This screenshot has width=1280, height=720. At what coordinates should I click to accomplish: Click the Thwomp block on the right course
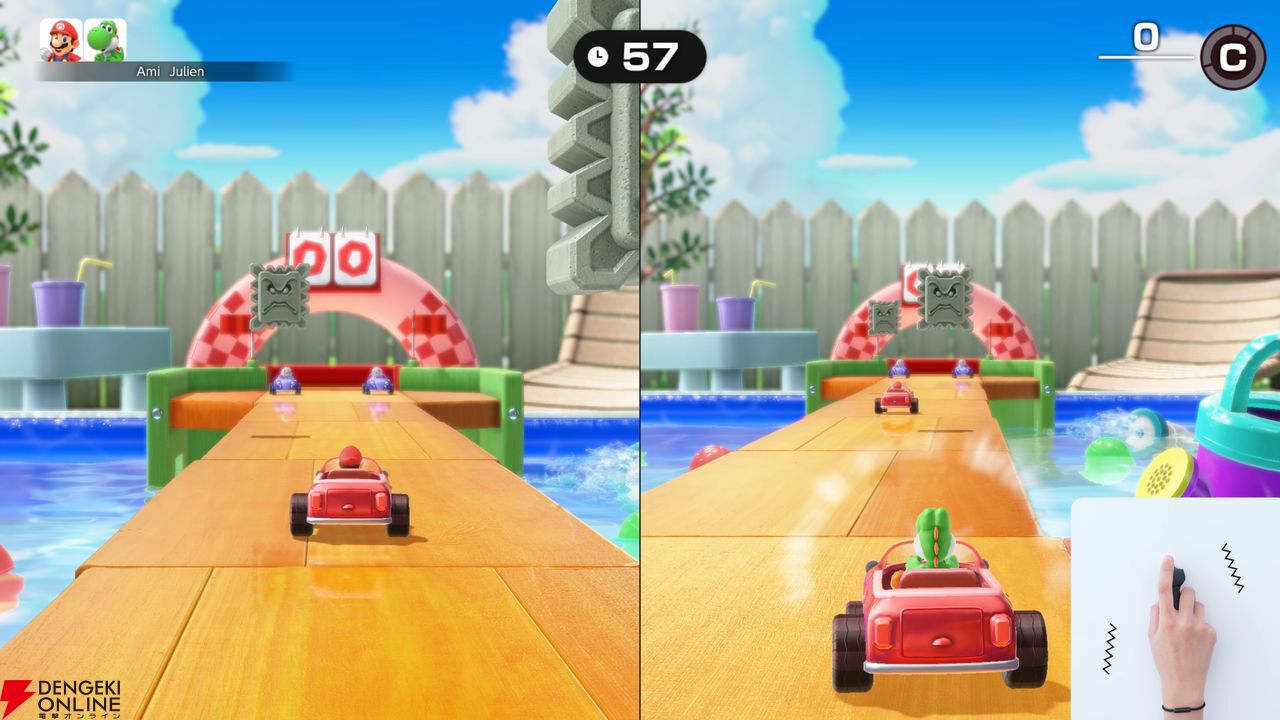946,297
